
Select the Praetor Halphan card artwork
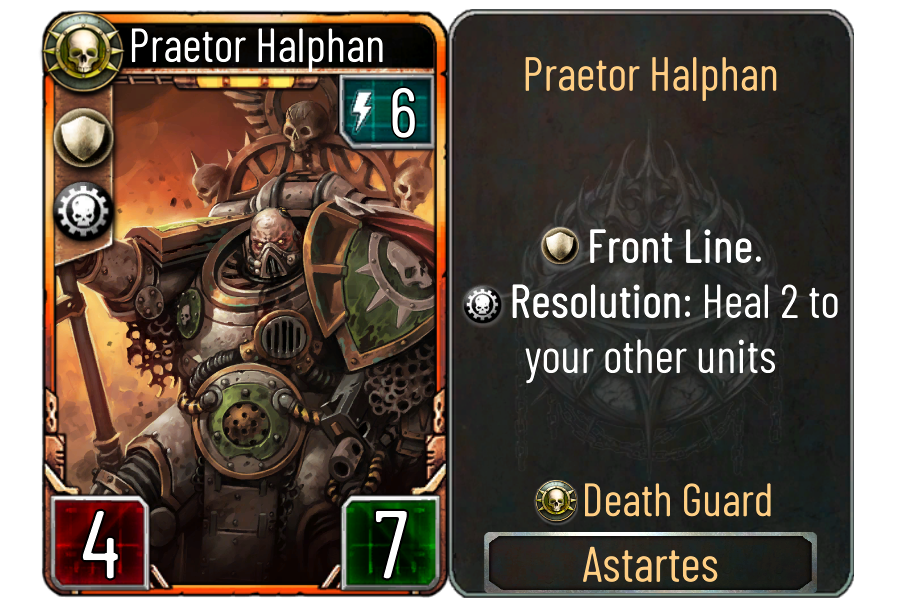click(x=270, y=300)
